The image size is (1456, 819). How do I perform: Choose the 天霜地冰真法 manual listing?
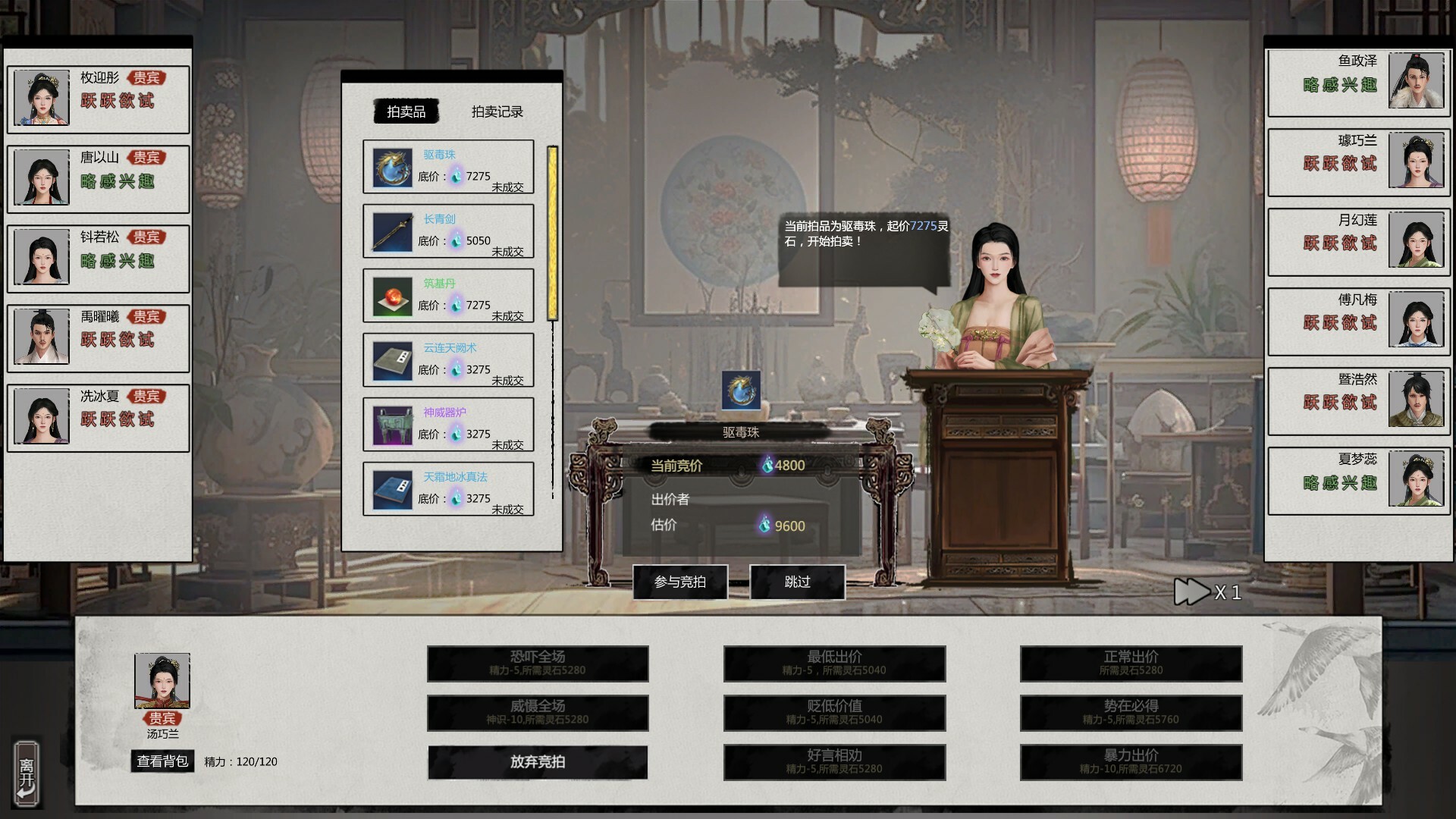click(x=448, y=489)
